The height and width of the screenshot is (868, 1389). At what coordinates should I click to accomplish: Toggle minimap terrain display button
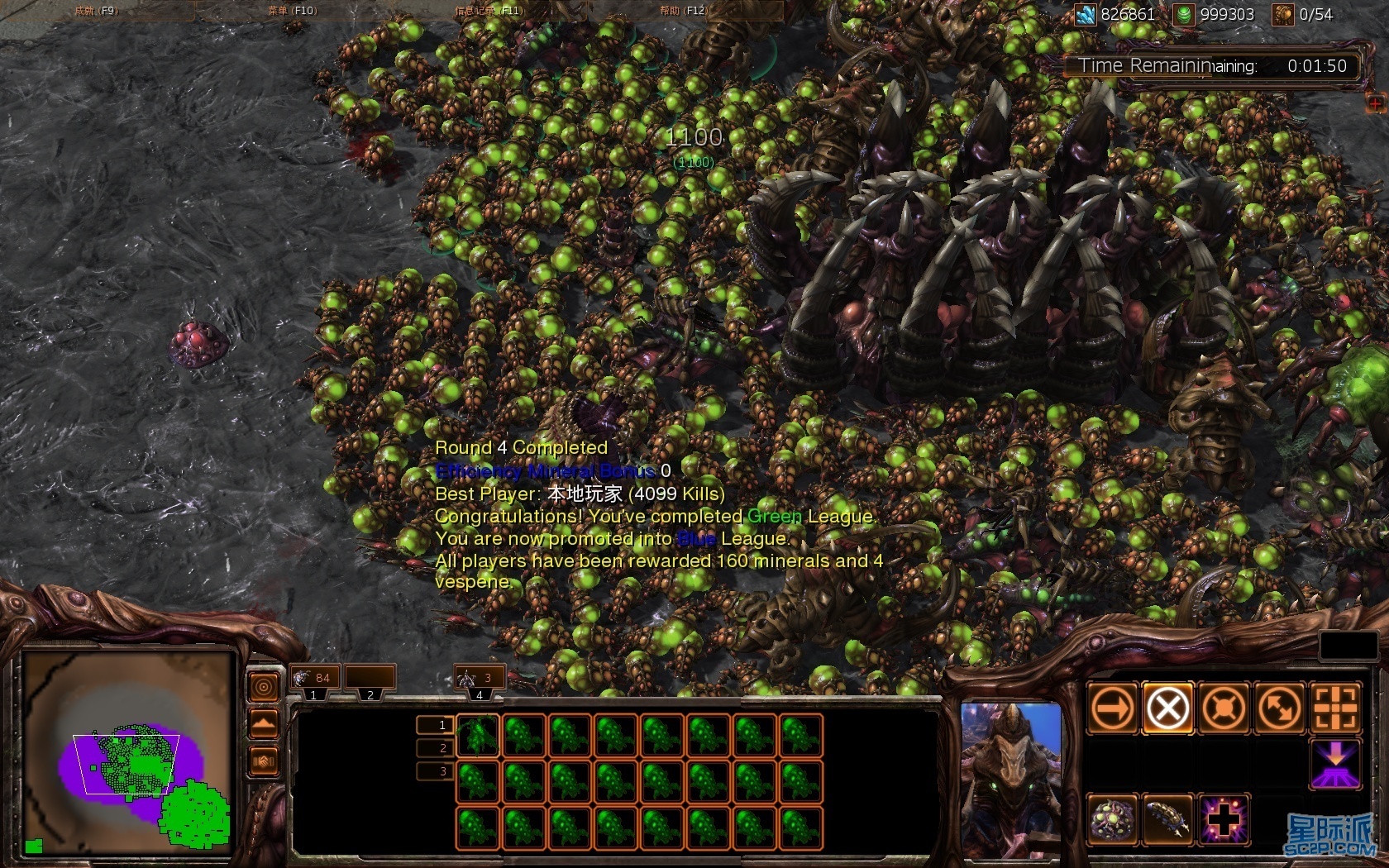point(264,725)
